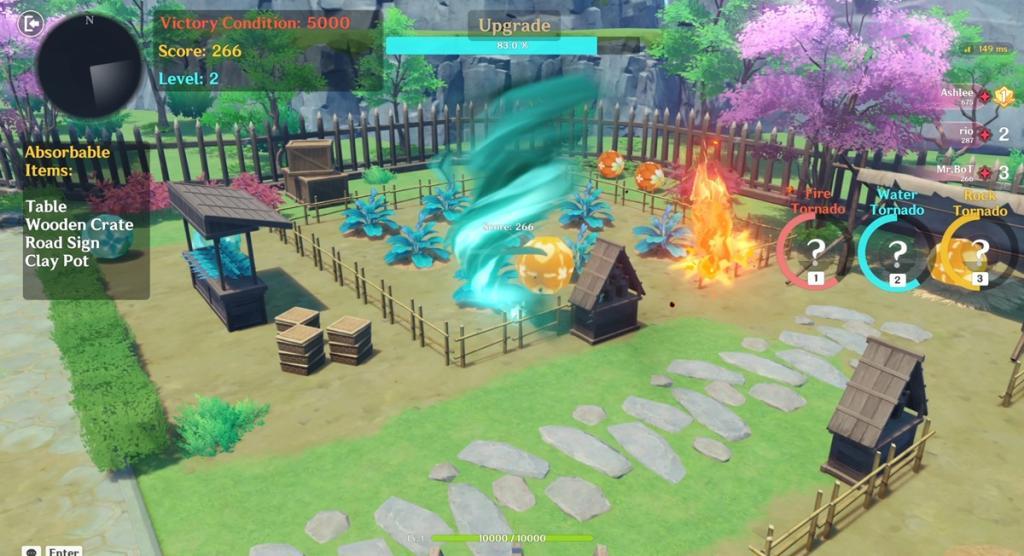Select Ashlee in the player ranking
This screenshot has width=1024, height=556.
pos(958,96)
